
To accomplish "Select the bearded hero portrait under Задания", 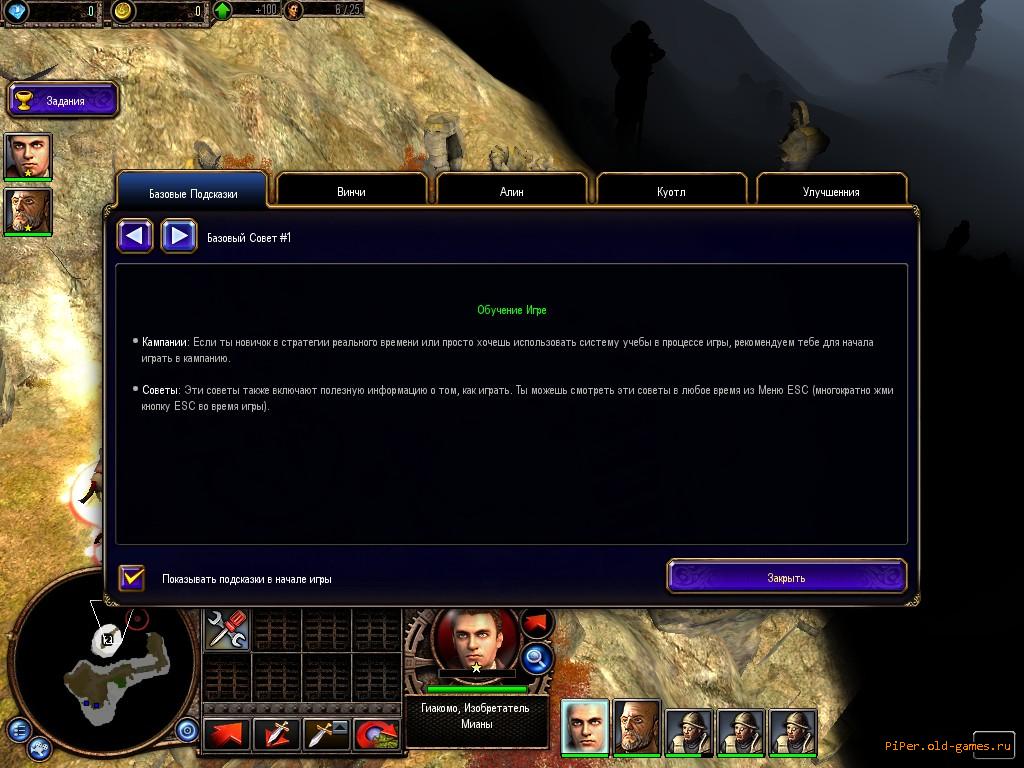I will pos(28,211).
